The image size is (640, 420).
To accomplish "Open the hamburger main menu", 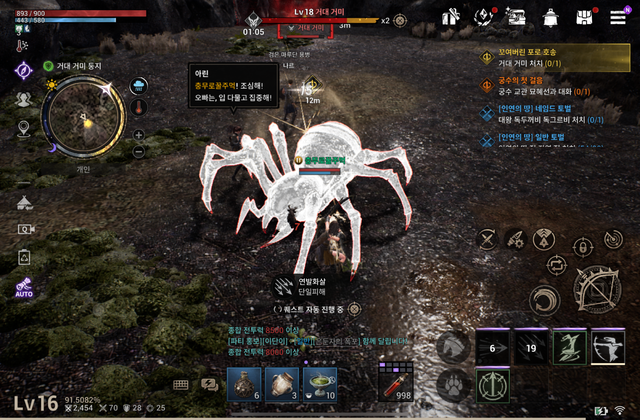I will coord(618,16).
